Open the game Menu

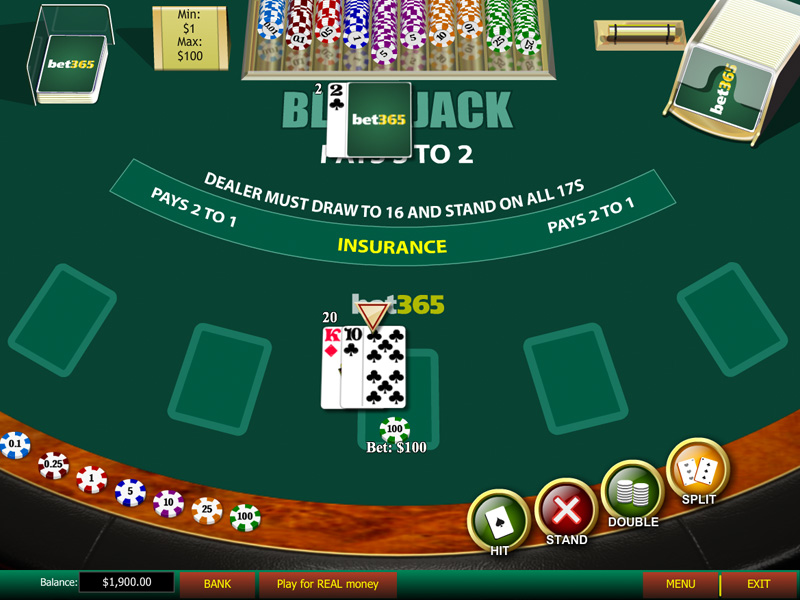tap(680, 583)
